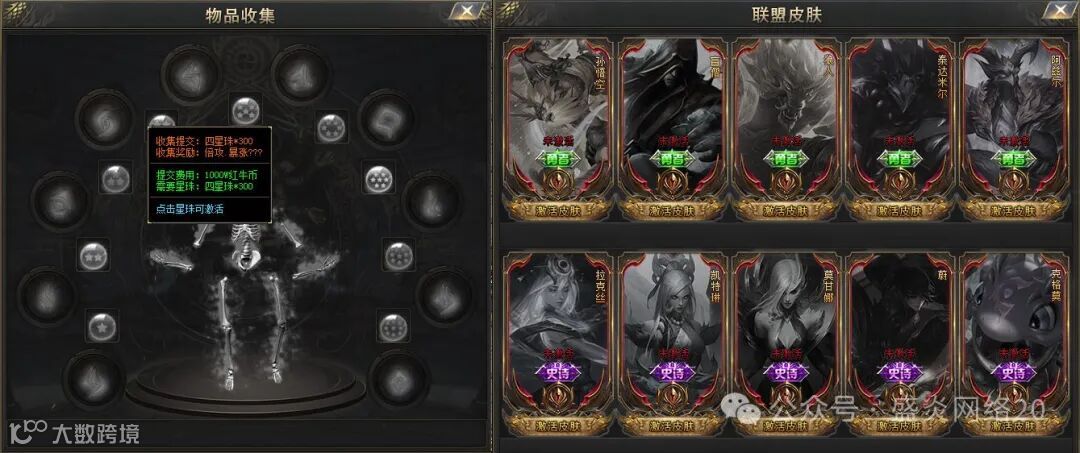
Task: Activate the 泰达米尔 skin
Action: [x=899, y=210]
